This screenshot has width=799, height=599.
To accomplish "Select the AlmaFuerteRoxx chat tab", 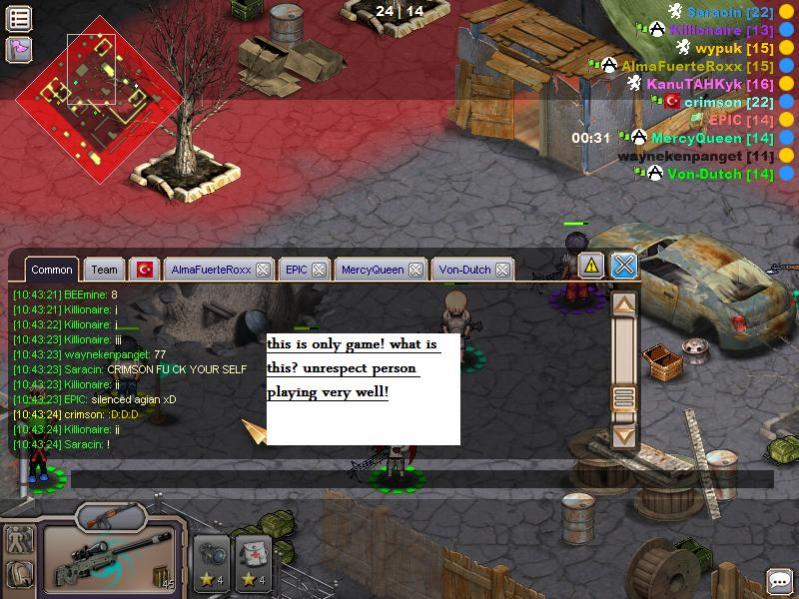I will pyautogui.click(x=211, y=269).
